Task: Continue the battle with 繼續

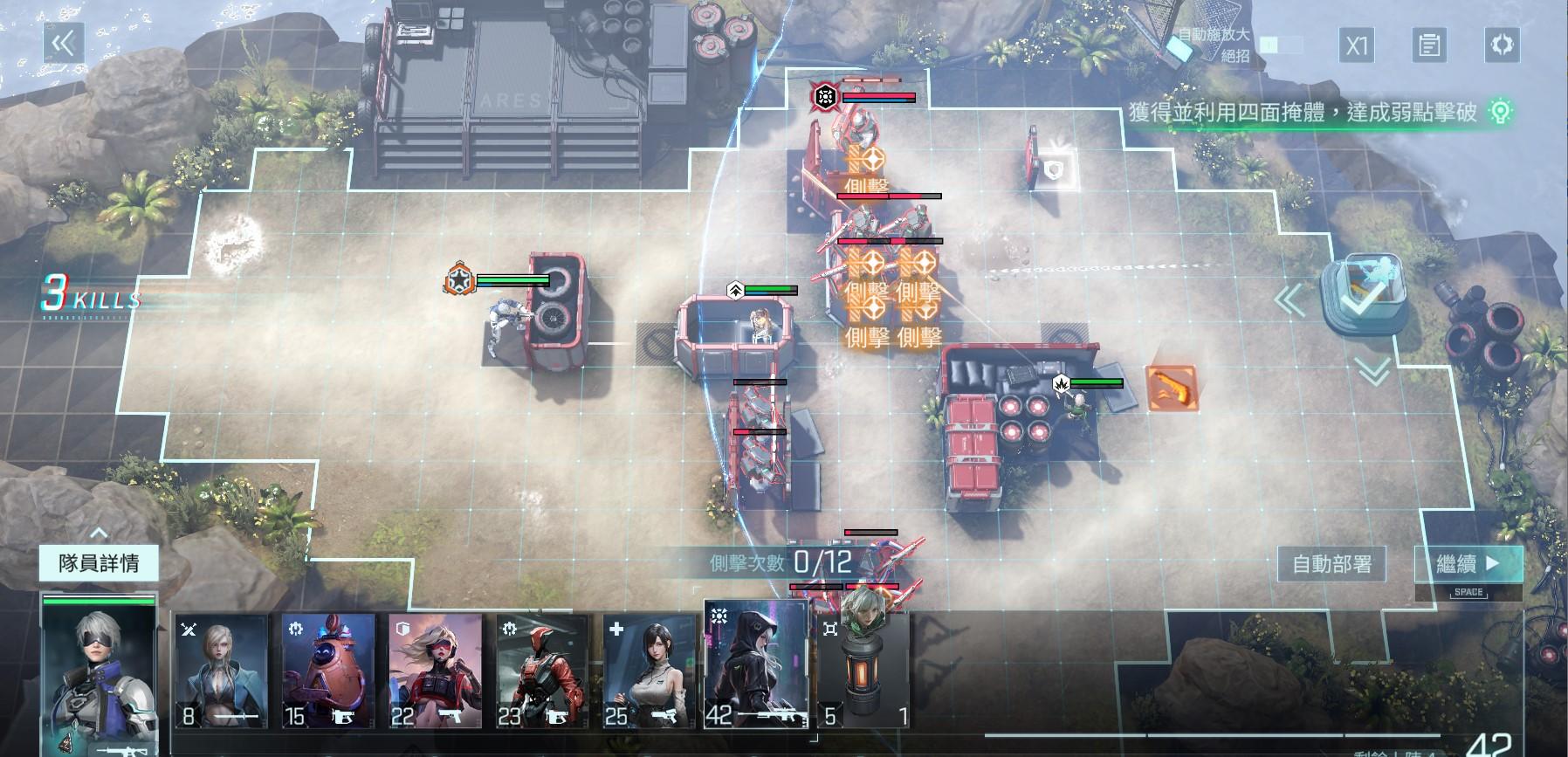Action: tap(1468, 564)
